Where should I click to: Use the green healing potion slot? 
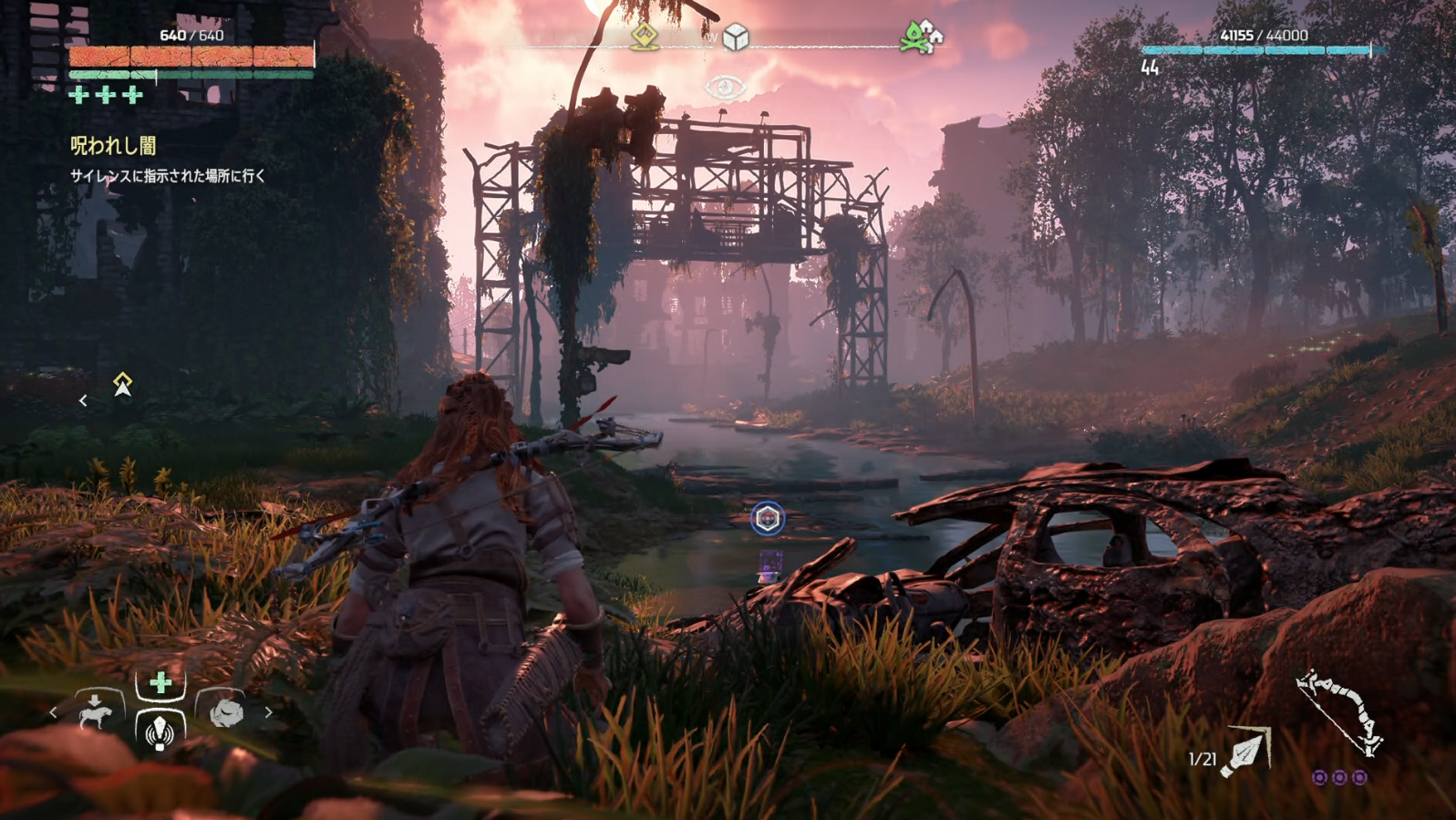[160, 682]
